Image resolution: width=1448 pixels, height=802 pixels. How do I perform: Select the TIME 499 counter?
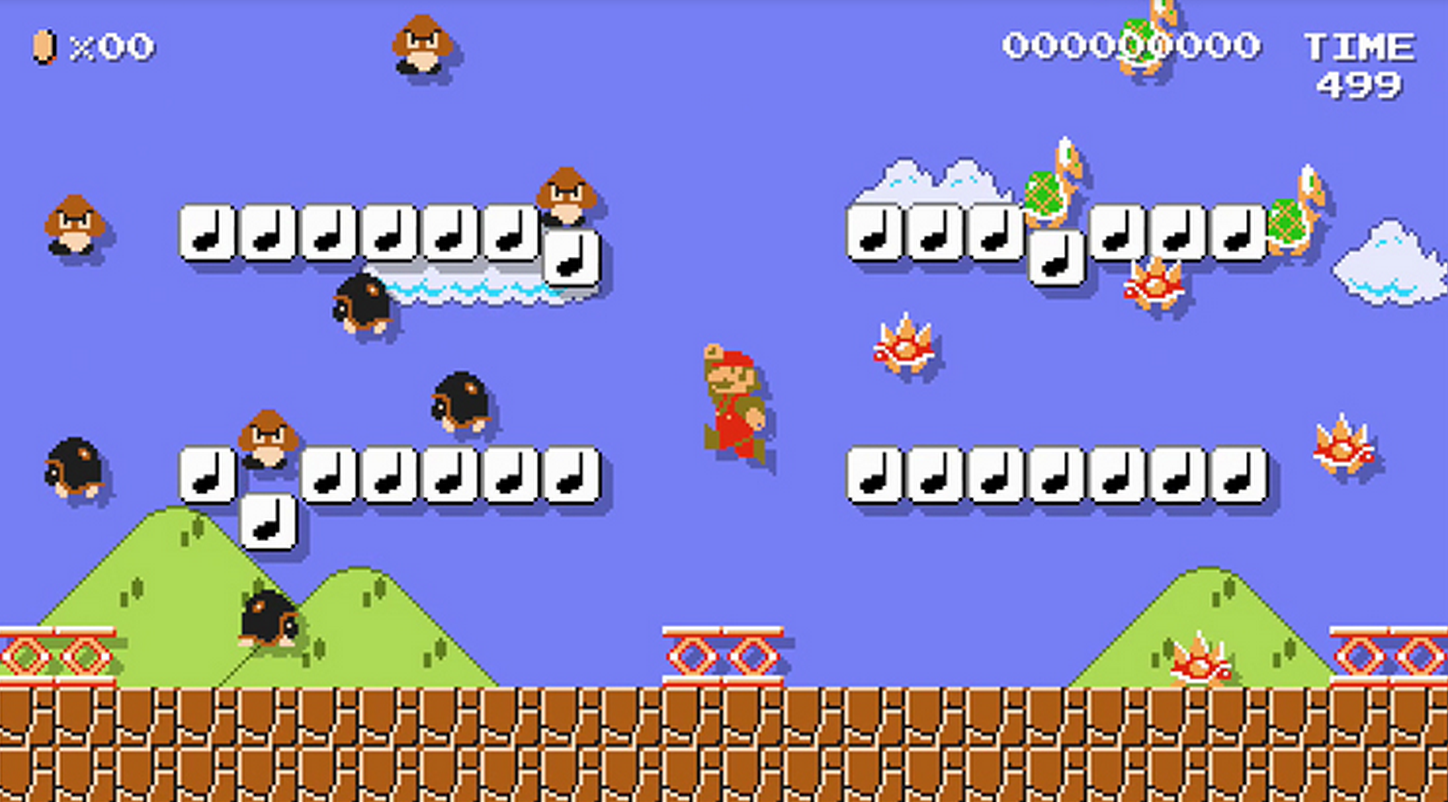[x=1358, y=60]
